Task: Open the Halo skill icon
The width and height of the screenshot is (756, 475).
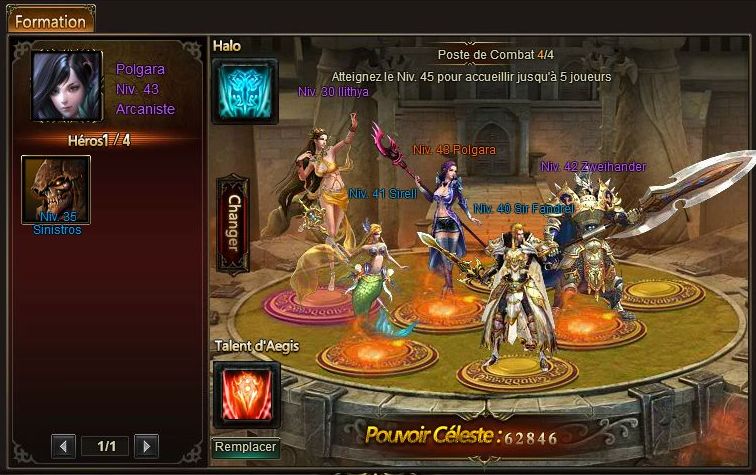Action: pyautogui.click(x=244, y=91)
